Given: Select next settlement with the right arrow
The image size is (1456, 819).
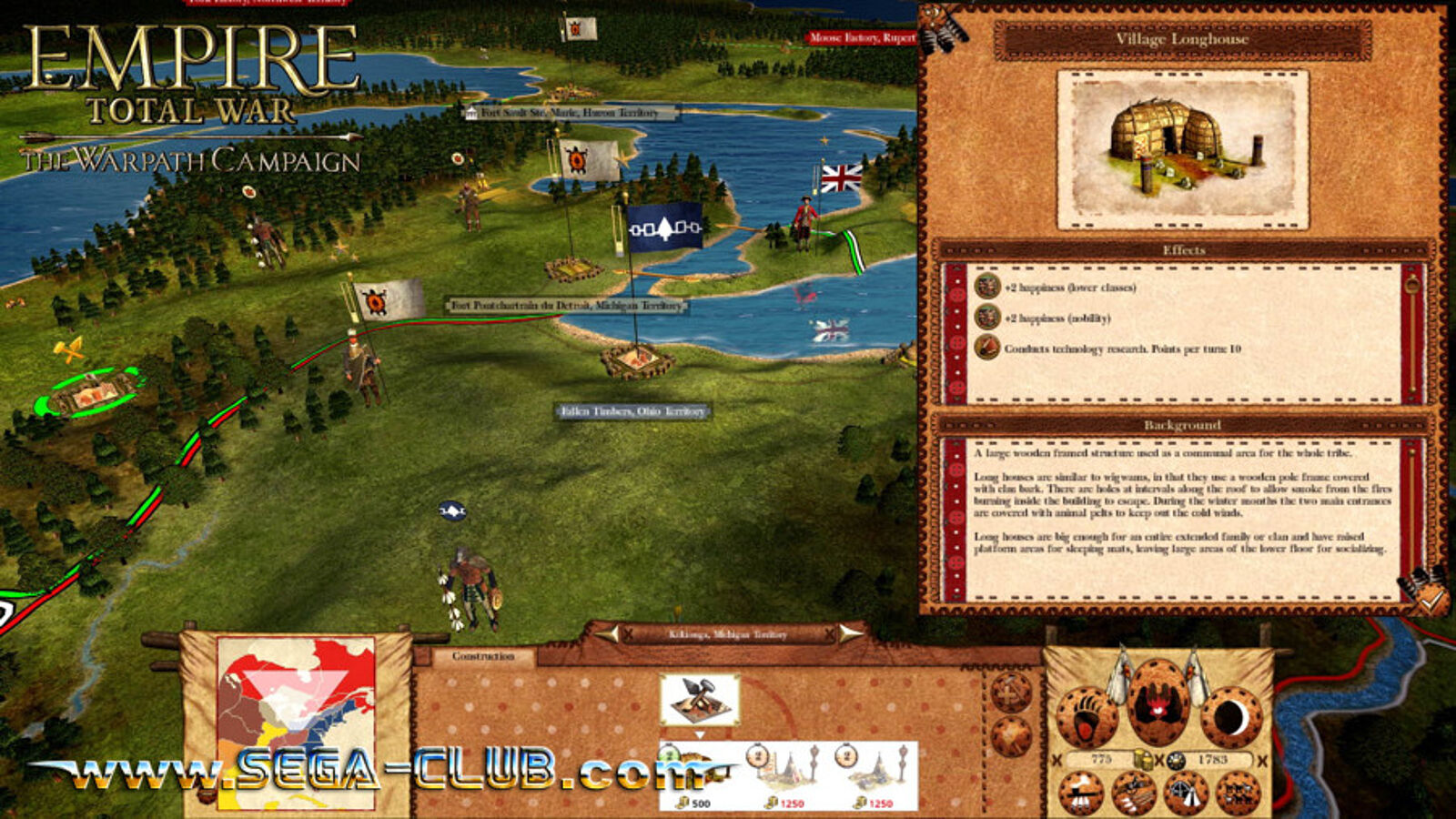Looking at the screenshot, I should pyautogui.click(x=850, y=633).
